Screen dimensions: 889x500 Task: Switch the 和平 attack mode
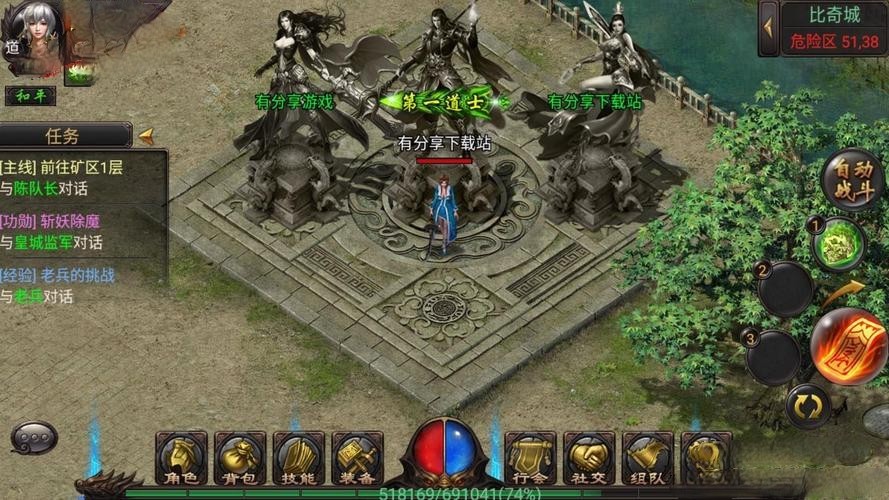[x=29, y=97]
